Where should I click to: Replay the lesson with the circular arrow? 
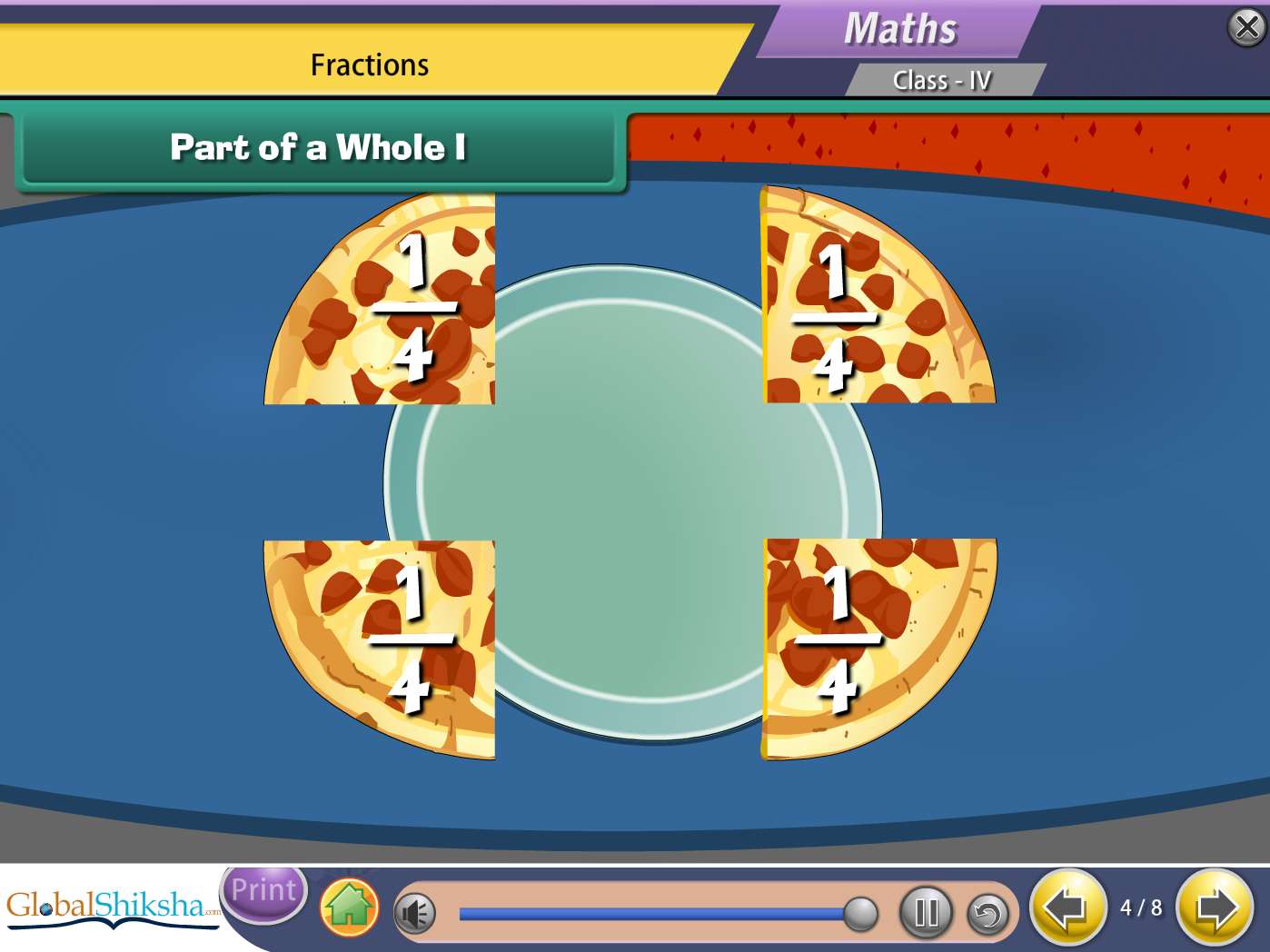[988, 914]
